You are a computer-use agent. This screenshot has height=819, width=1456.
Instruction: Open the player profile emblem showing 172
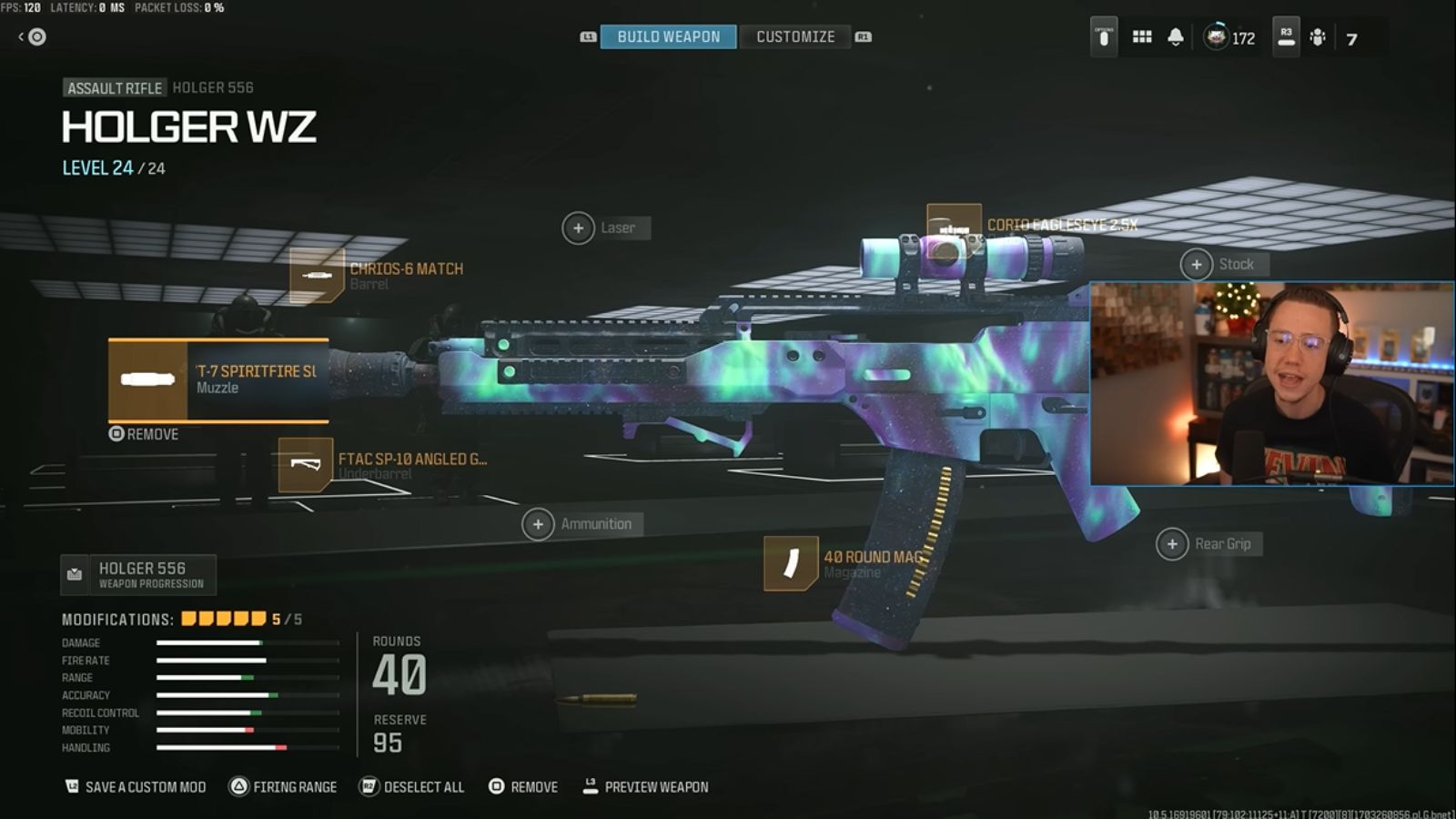click(x=1215, y=38)
